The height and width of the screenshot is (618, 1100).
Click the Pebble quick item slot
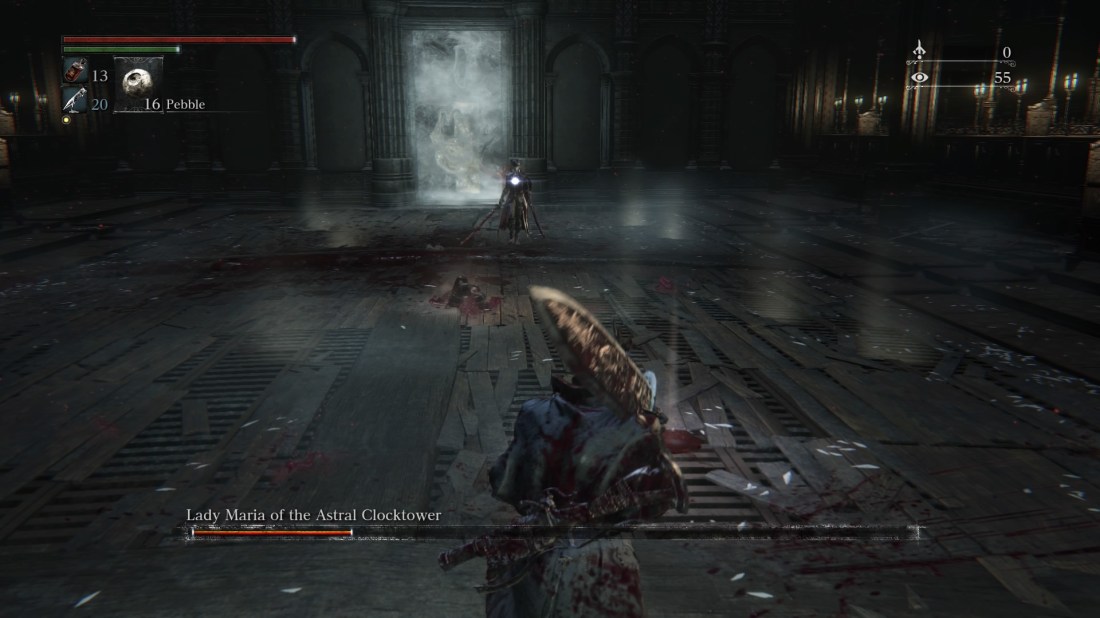(138, 84)
